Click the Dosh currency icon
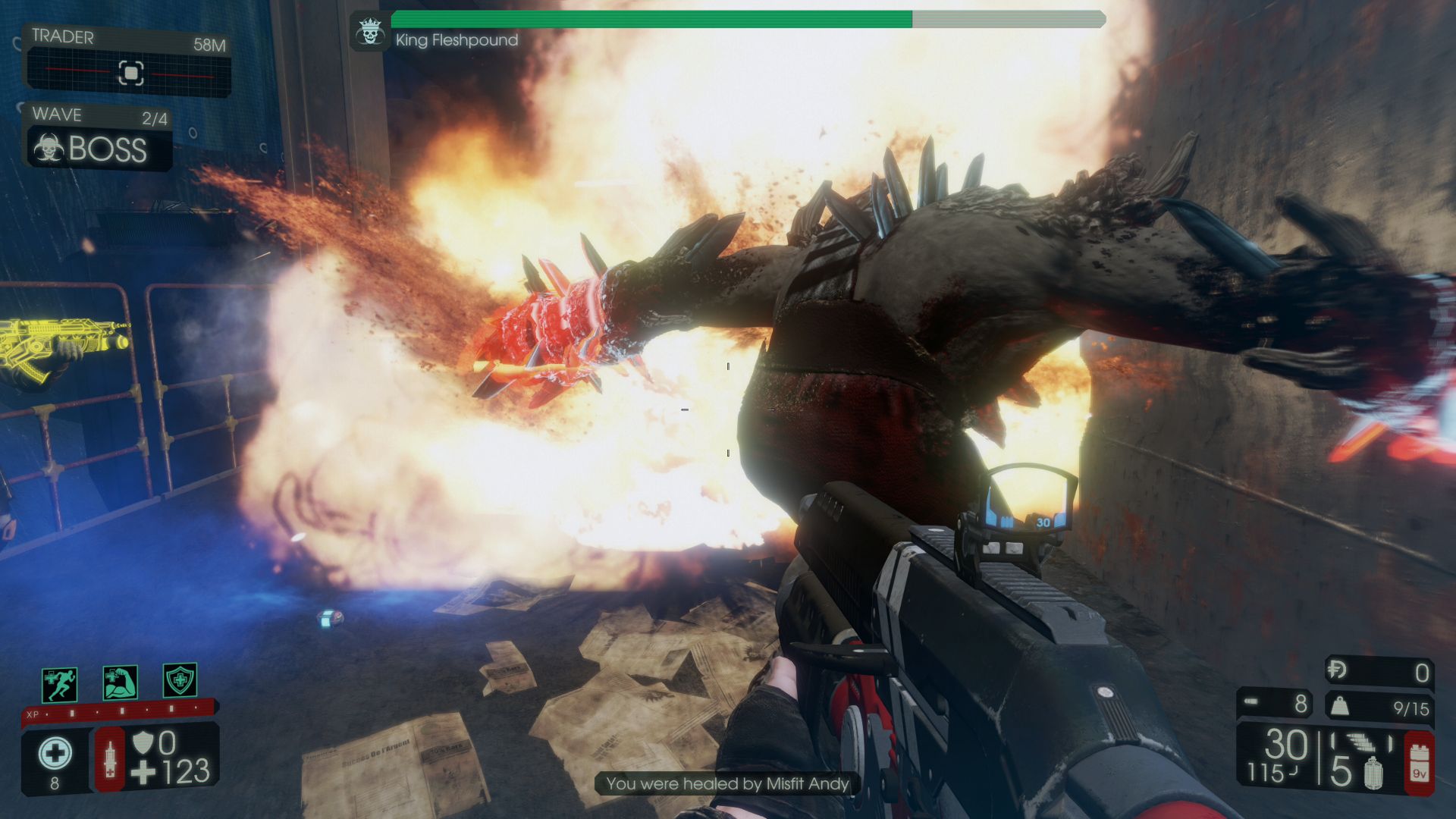This screenshot has width=1456, height=819. pyautogui.click(x=1337, y=670)
